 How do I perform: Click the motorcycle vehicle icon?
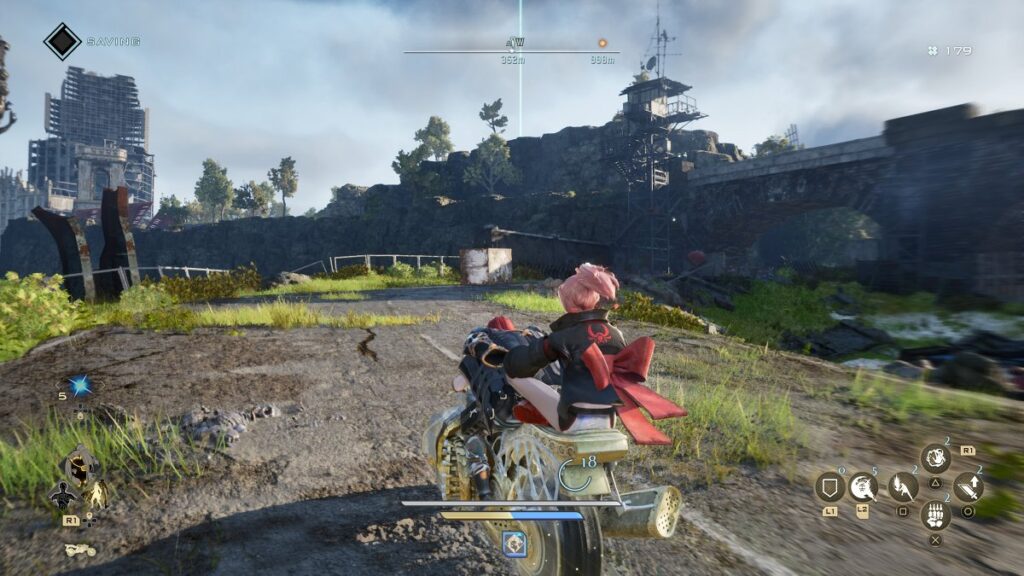(79, 549)
